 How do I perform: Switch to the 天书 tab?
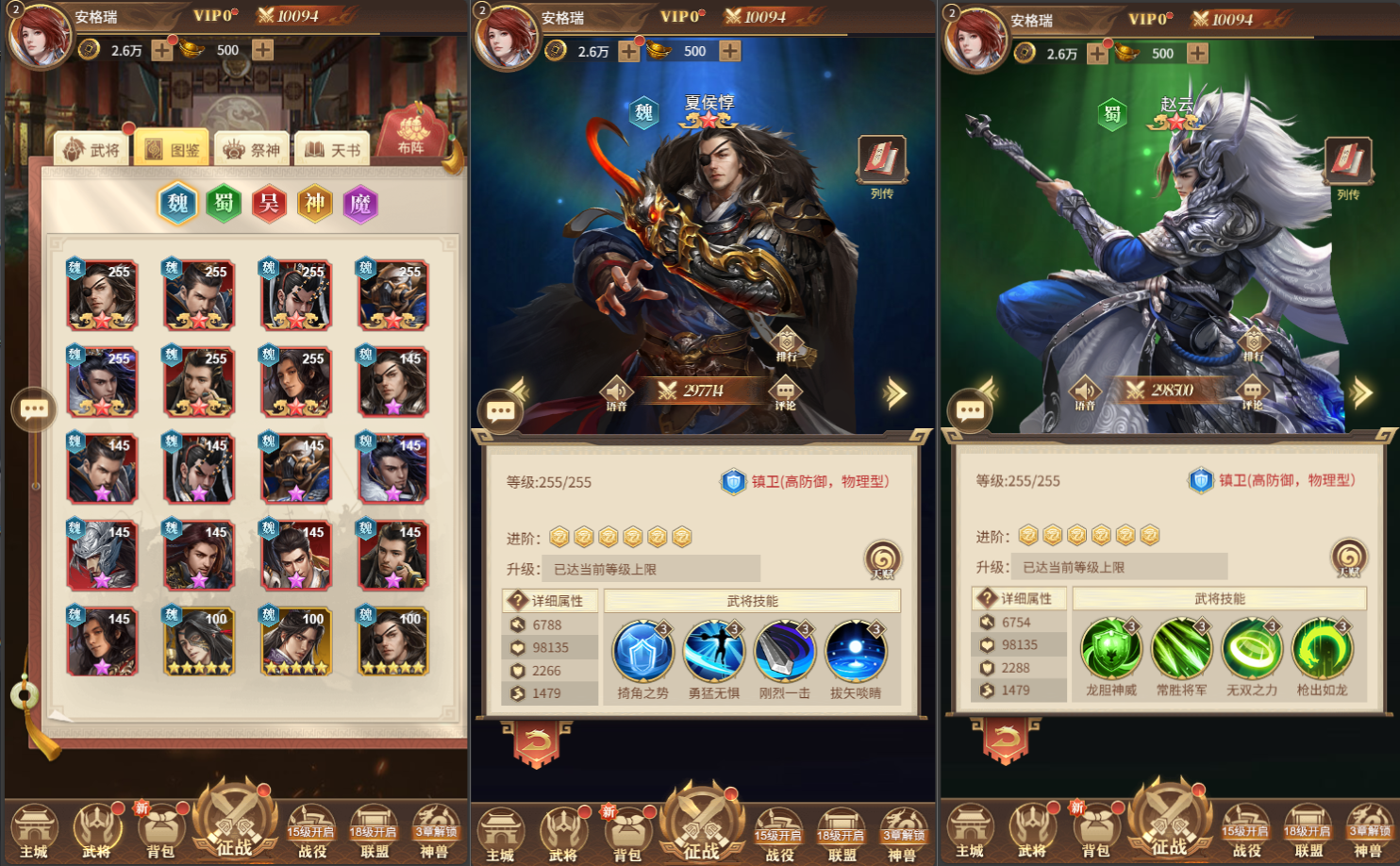click(332, 149)
